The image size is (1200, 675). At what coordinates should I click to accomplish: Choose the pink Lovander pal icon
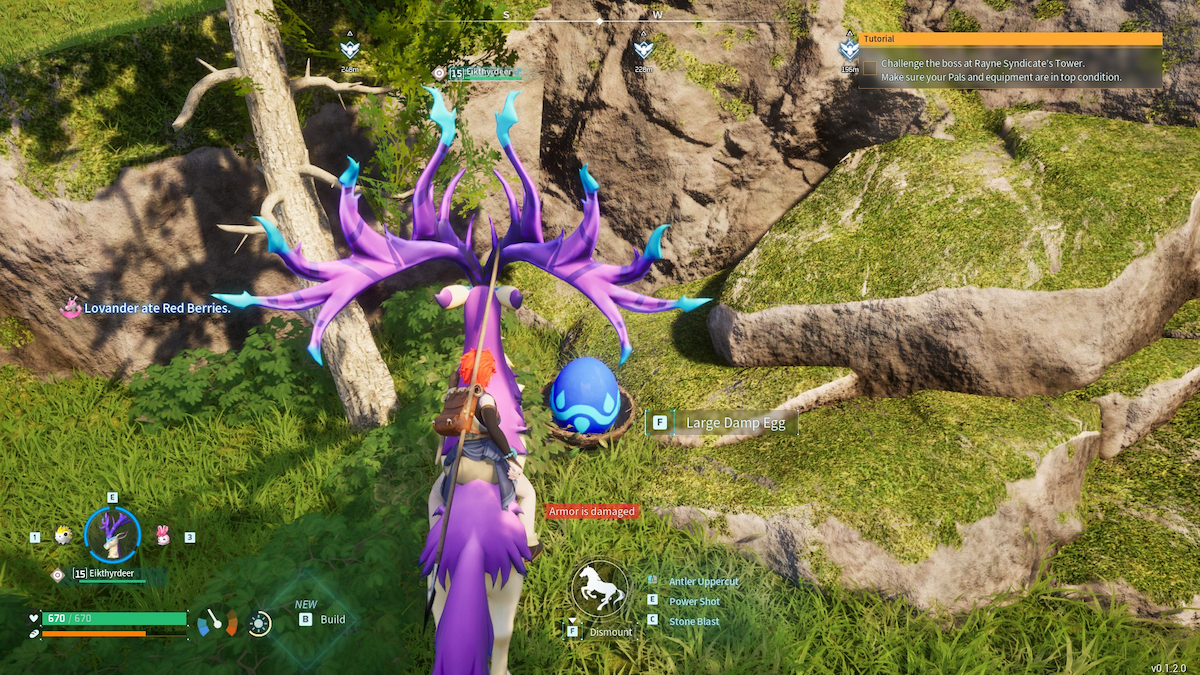[162, 536]
